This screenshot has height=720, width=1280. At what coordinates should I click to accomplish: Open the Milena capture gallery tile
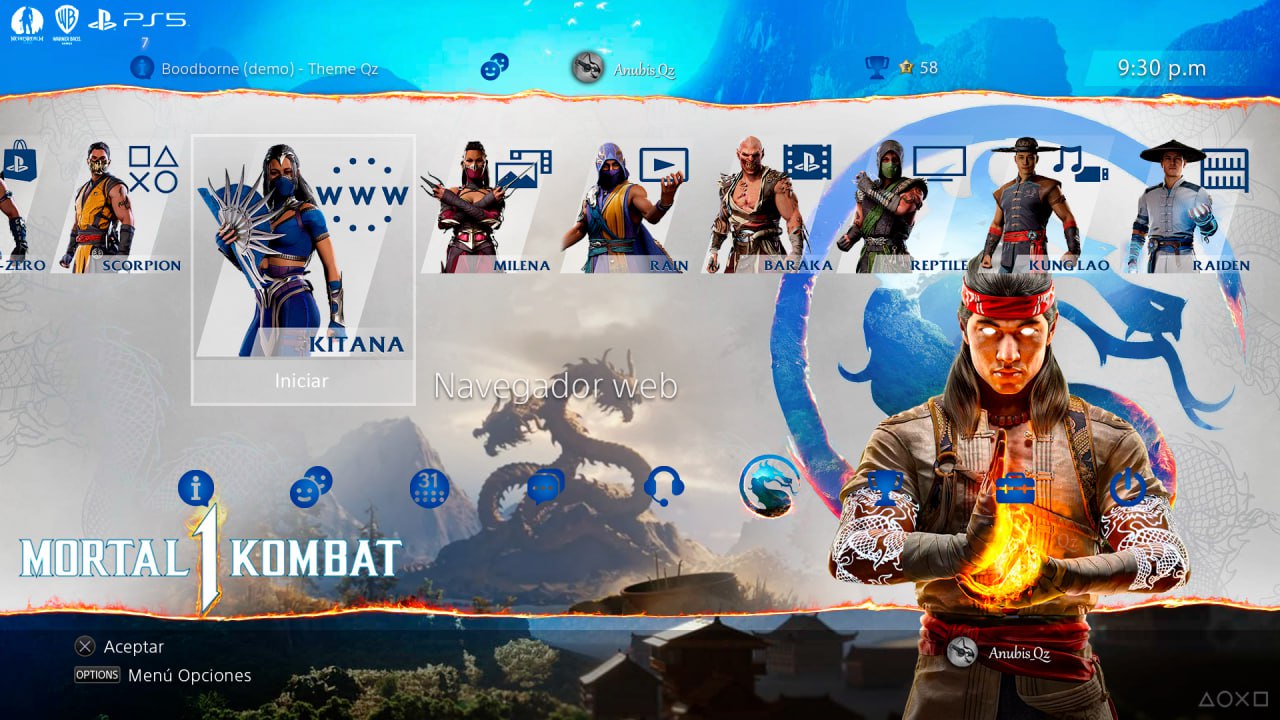[487, 208]
